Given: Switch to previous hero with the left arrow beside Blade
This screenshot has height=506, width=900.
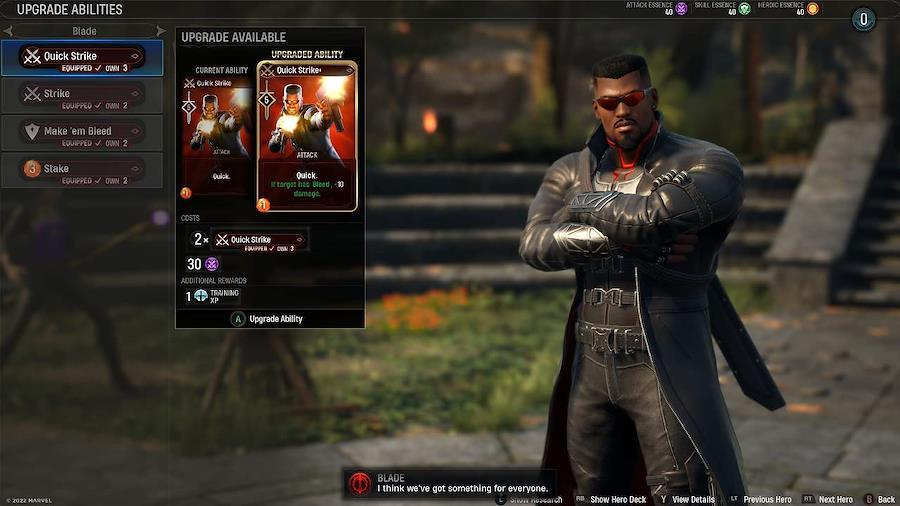Looking at the screenshot, I should [8, 31].
